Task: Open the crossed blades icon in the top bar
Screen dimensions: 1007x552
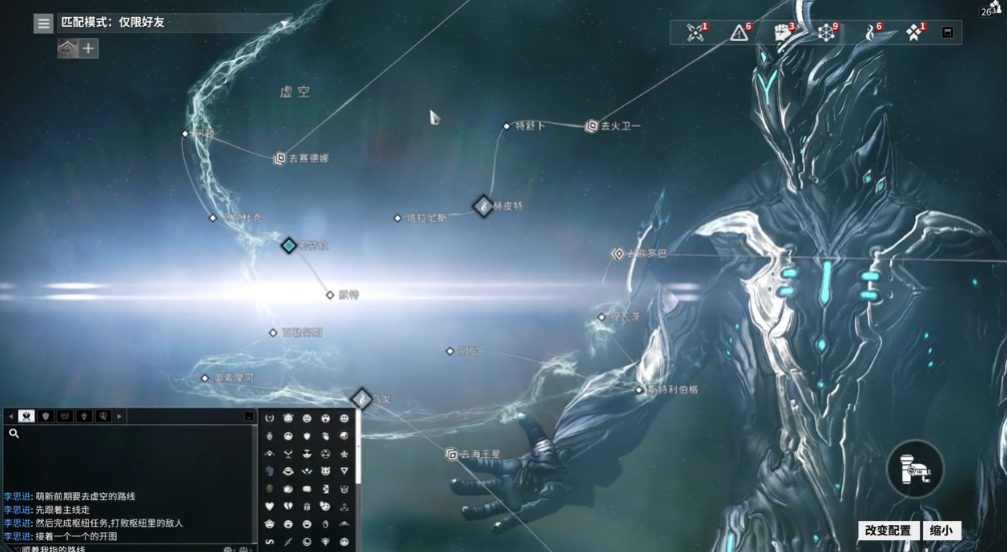Action: coord(695,33)
